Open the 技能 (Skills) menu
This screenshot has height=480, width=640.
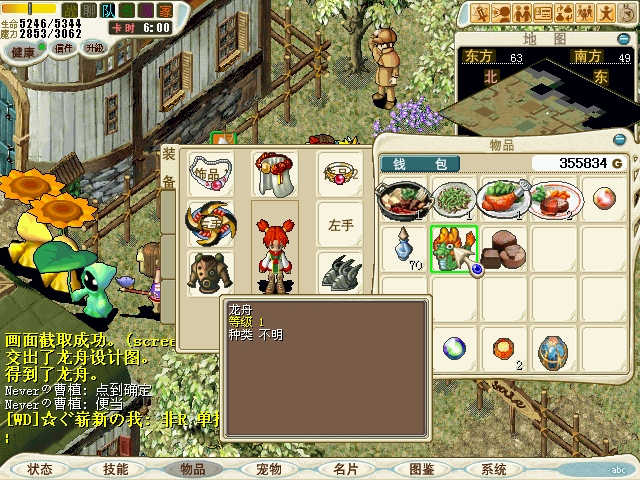(x=115, y=468)
